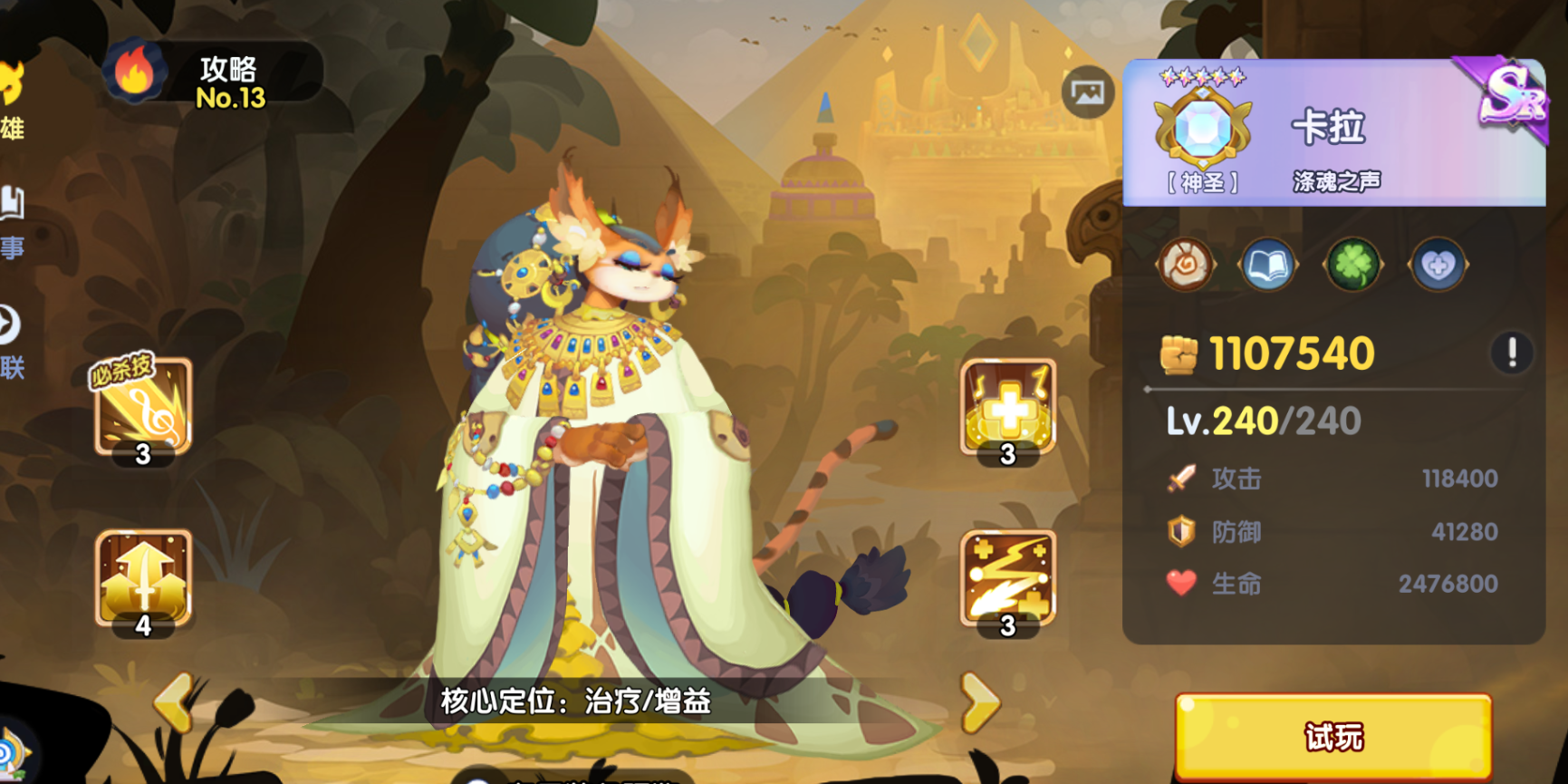Click the rose emblem attribute icon

tap(1184, 265)
